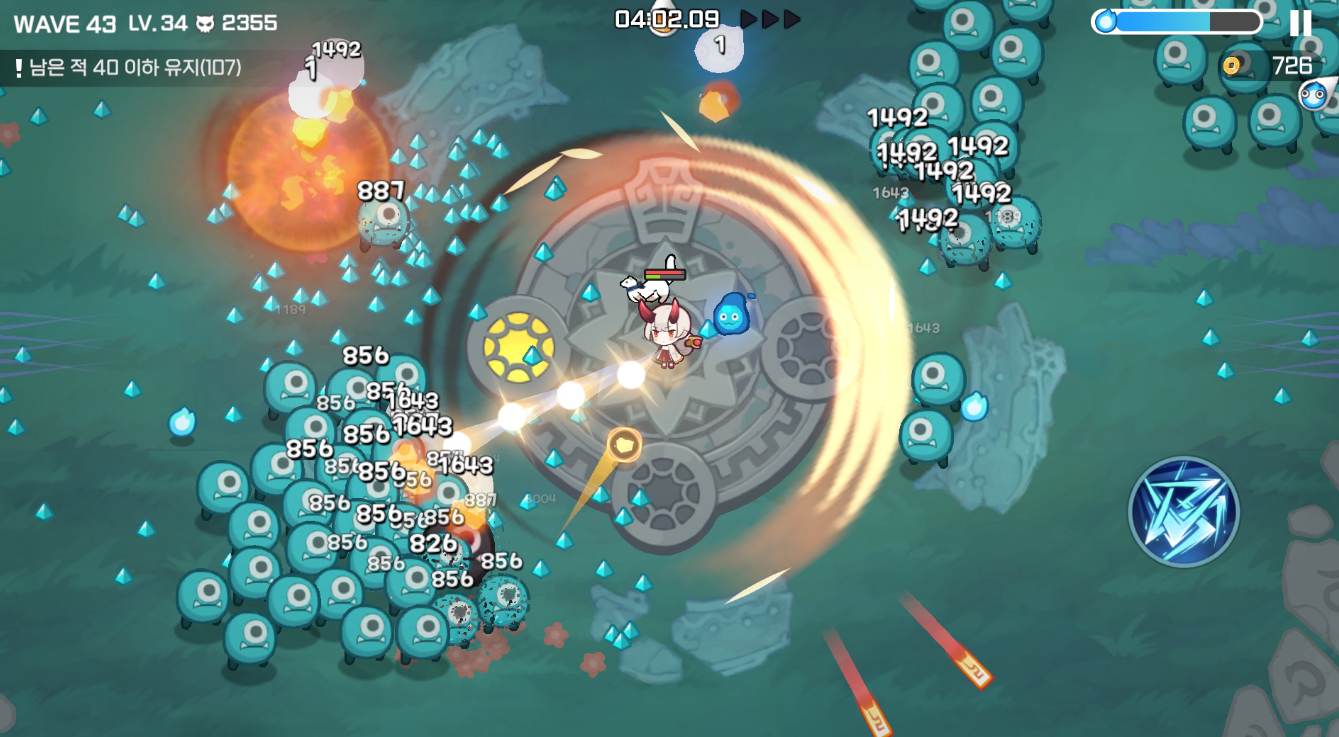
Task: Toggle the triple-arrow game speed control
Action: [770, 19]
